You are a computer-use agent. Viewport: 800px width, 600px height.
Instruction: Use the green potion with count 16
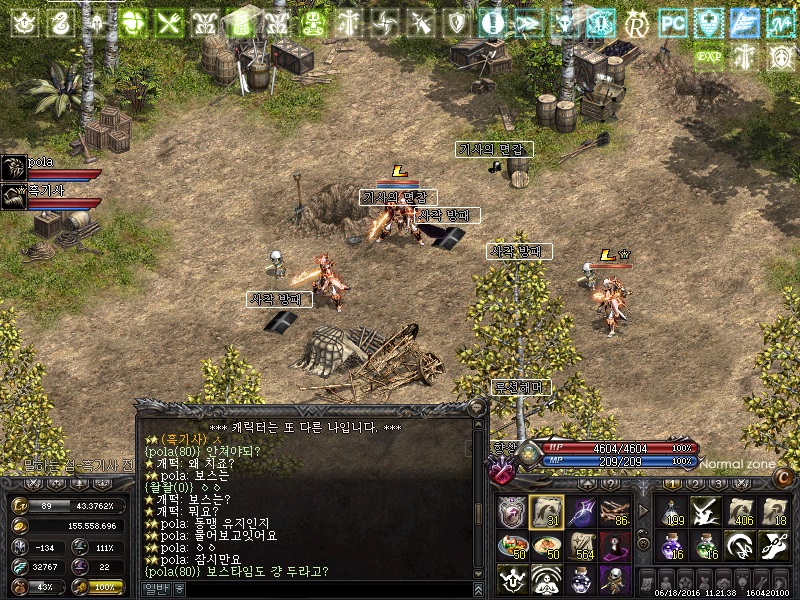(704, 546)
